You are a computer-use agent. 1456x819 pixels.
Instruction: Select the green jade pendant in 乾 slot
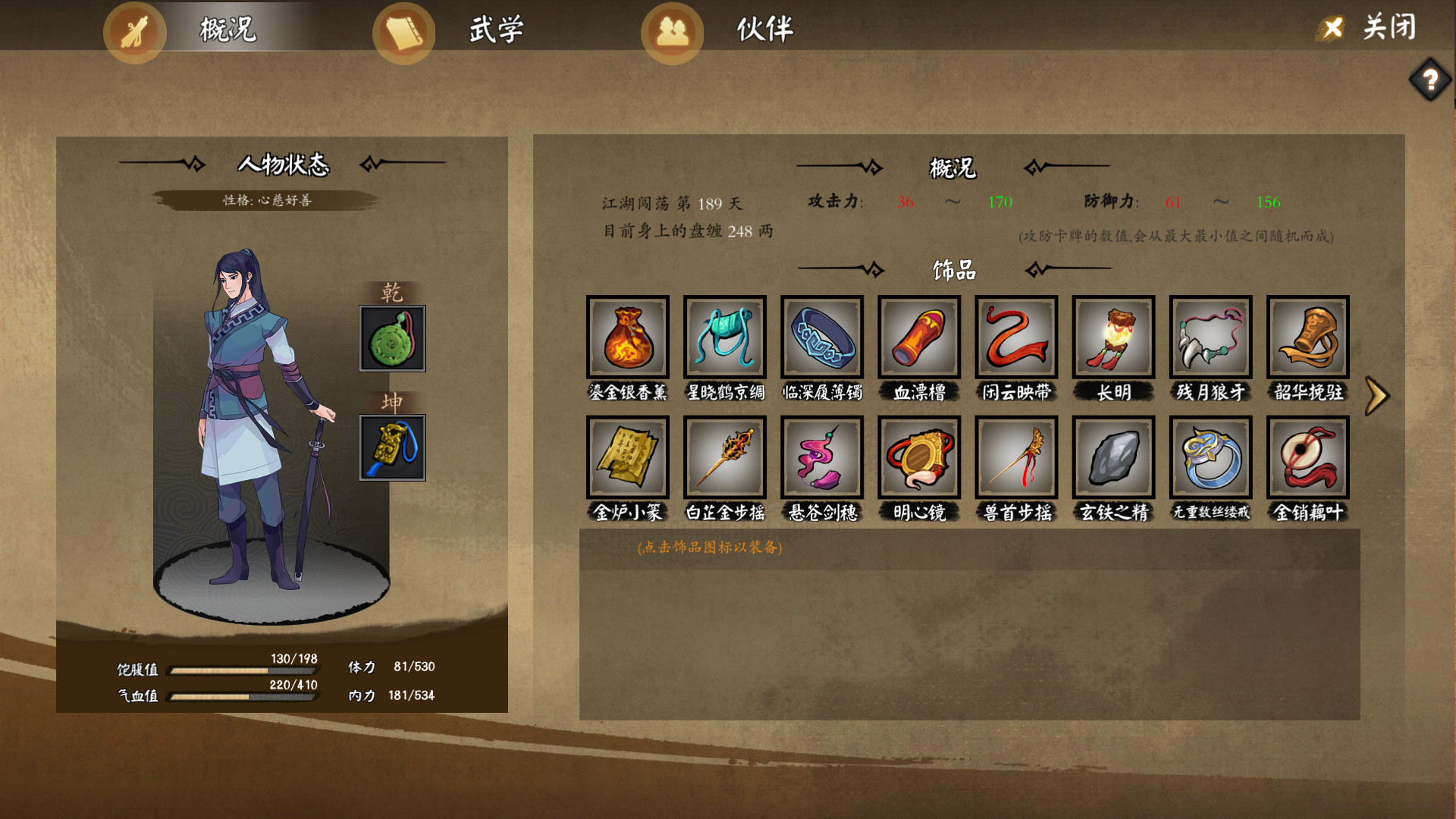point(392,338)
